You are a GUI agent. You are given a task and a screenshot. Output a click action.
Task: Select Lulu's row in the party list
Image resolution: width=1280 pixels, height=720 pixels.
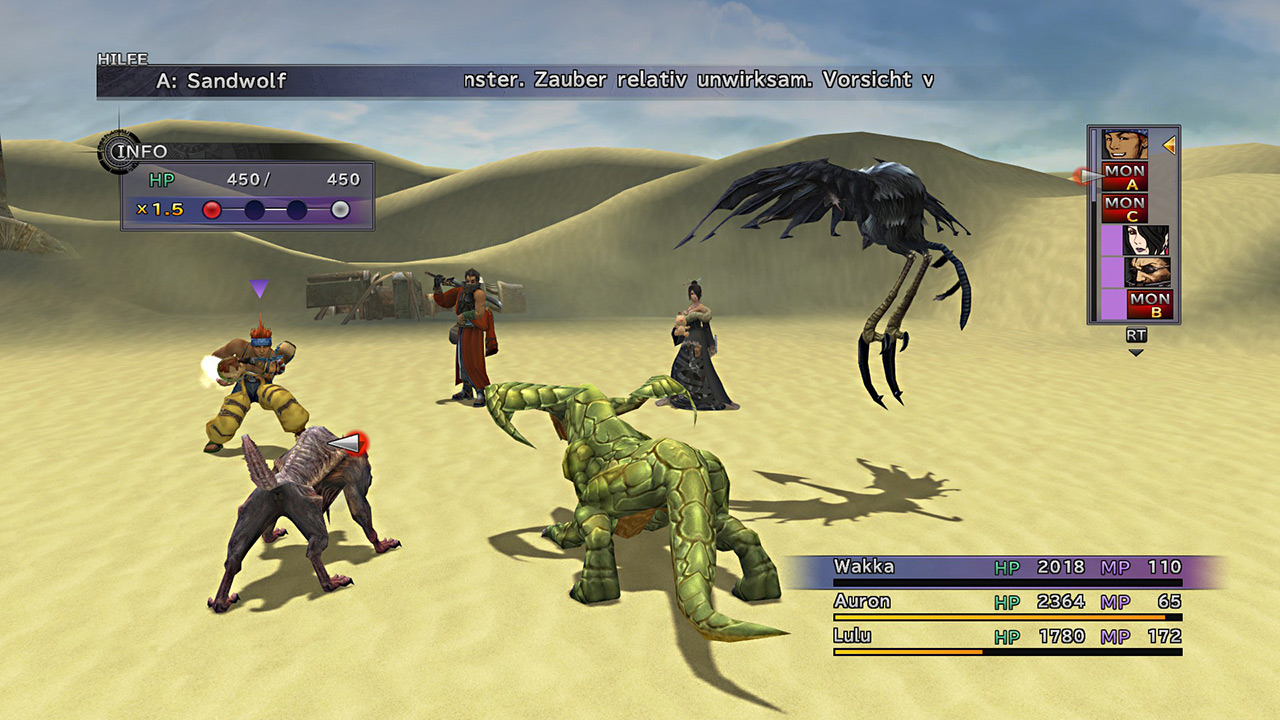(x=1007, y=637)
